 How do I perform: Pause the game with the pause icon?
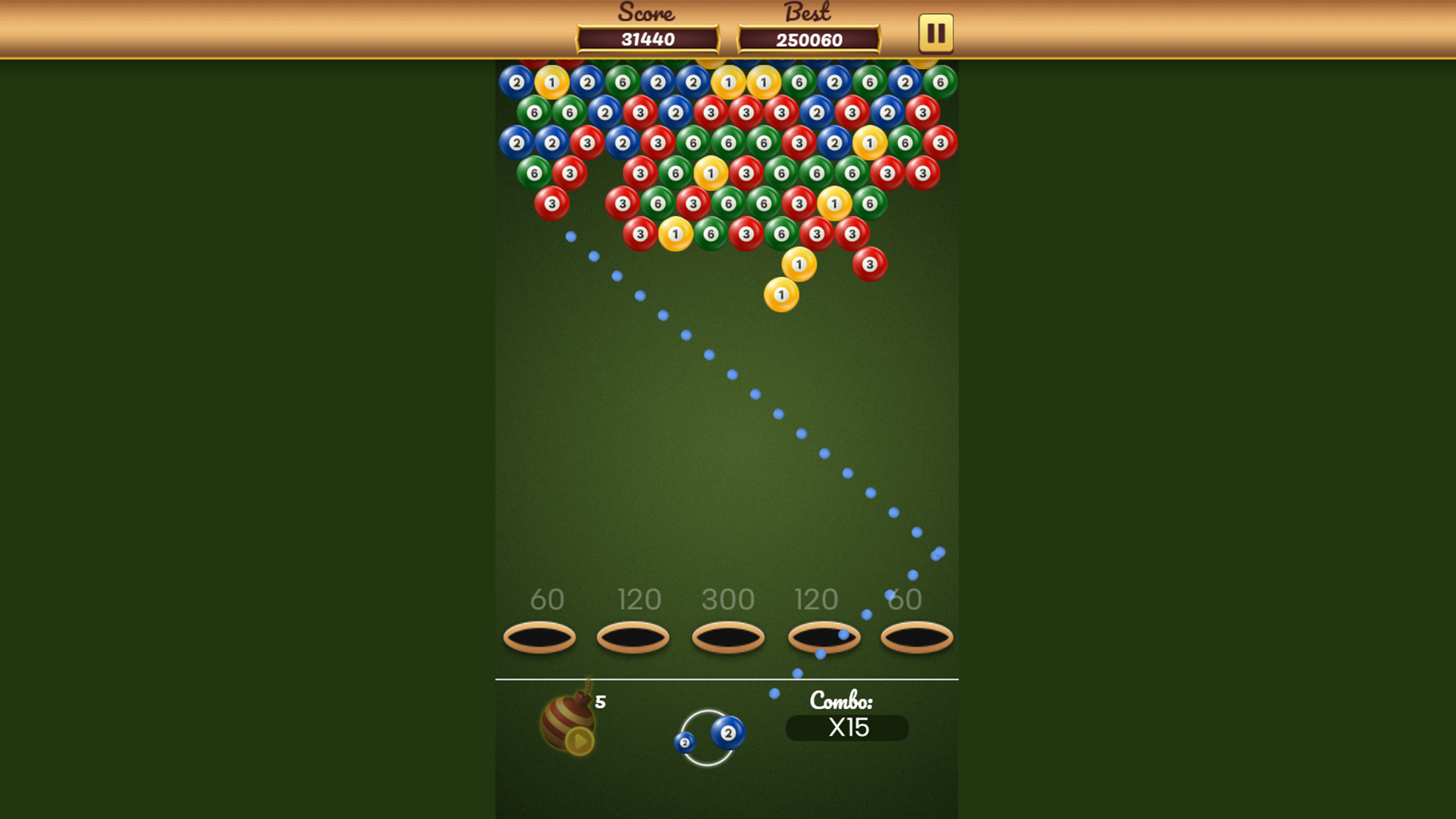934,33
